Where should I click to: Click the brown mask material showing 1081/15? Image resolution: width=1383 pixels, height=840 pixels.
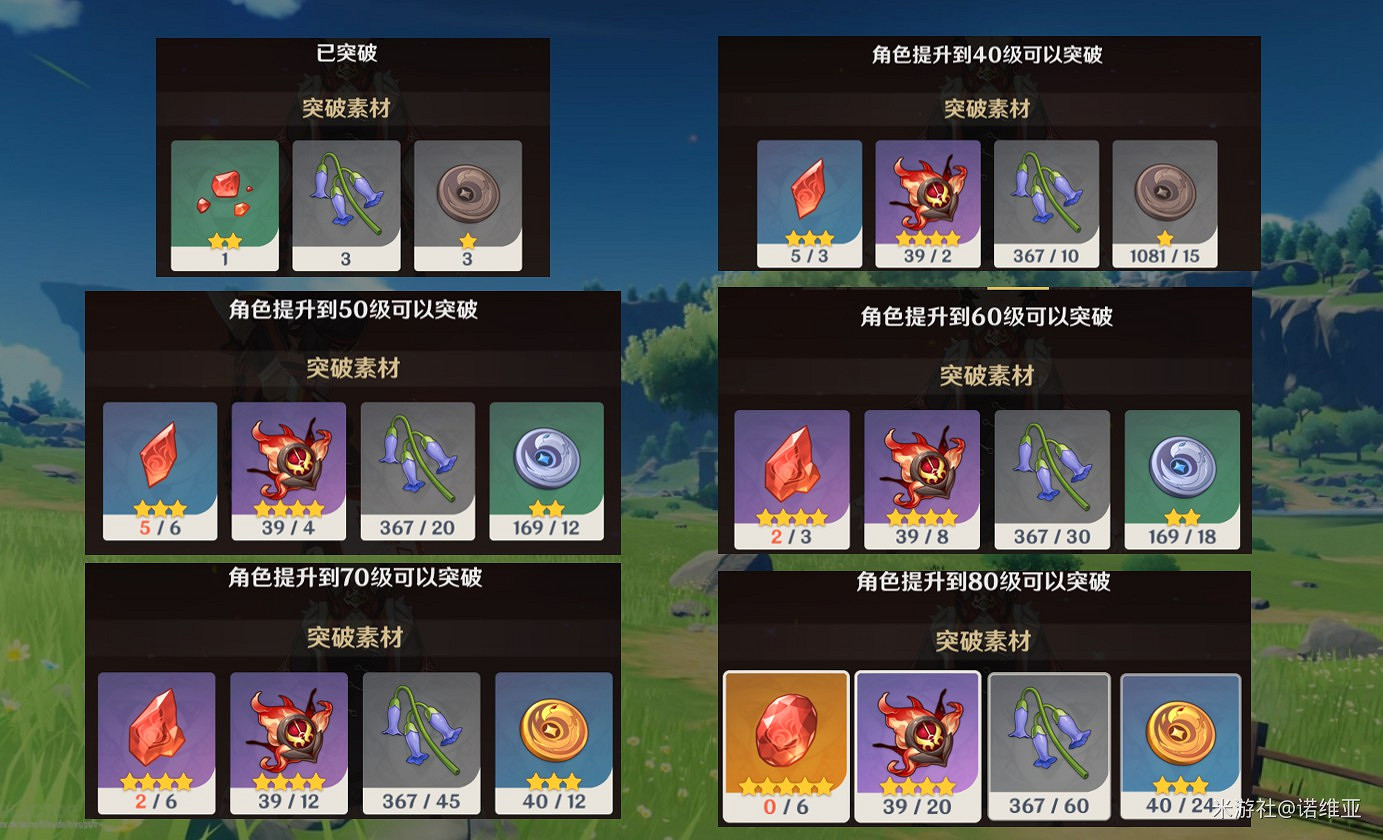(x=1164, y=198)
